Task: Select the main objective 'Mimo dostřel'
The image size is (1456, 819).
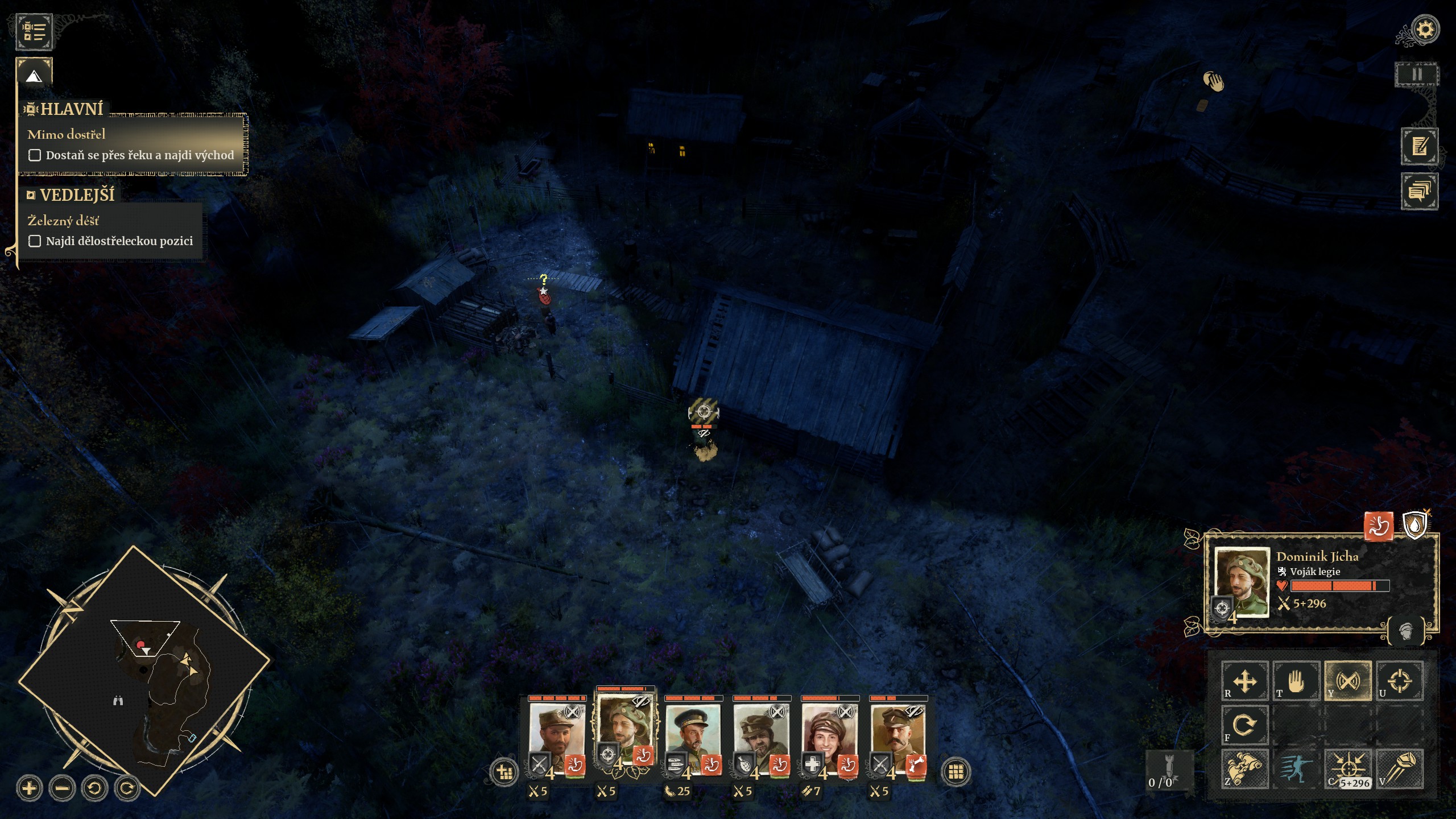Action: [x=67, y=134]
